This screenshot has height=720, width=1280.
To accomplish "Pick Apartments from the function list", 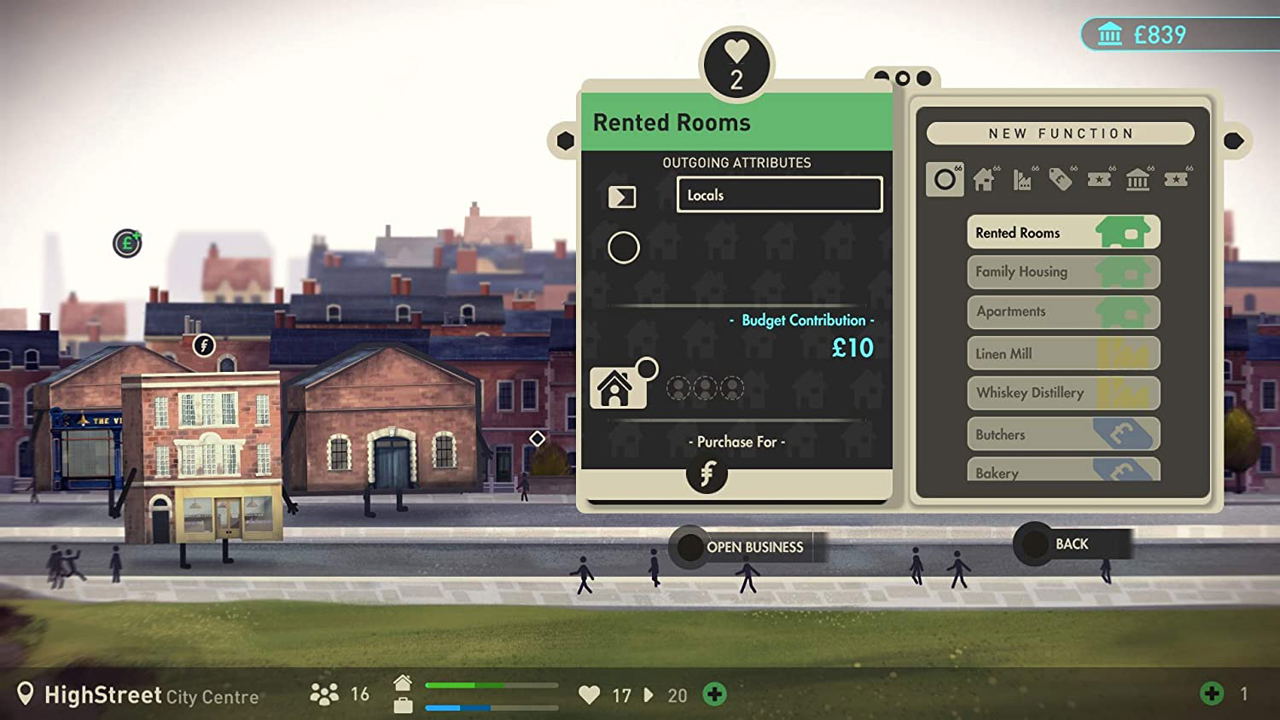I will pos(1063,312).
